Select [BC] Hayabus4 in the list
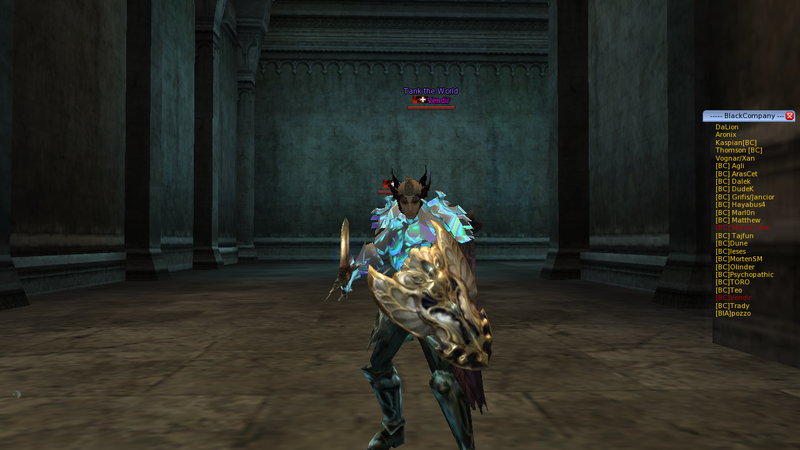 coord(740,205)
